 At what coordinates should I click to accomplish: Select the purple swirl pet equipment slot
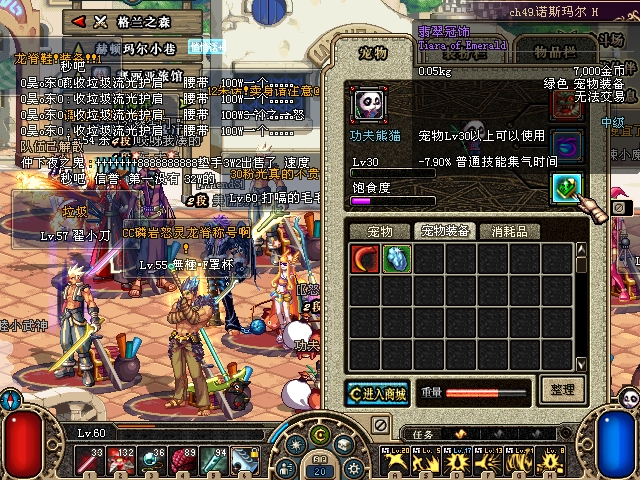(x=567, y=146)
